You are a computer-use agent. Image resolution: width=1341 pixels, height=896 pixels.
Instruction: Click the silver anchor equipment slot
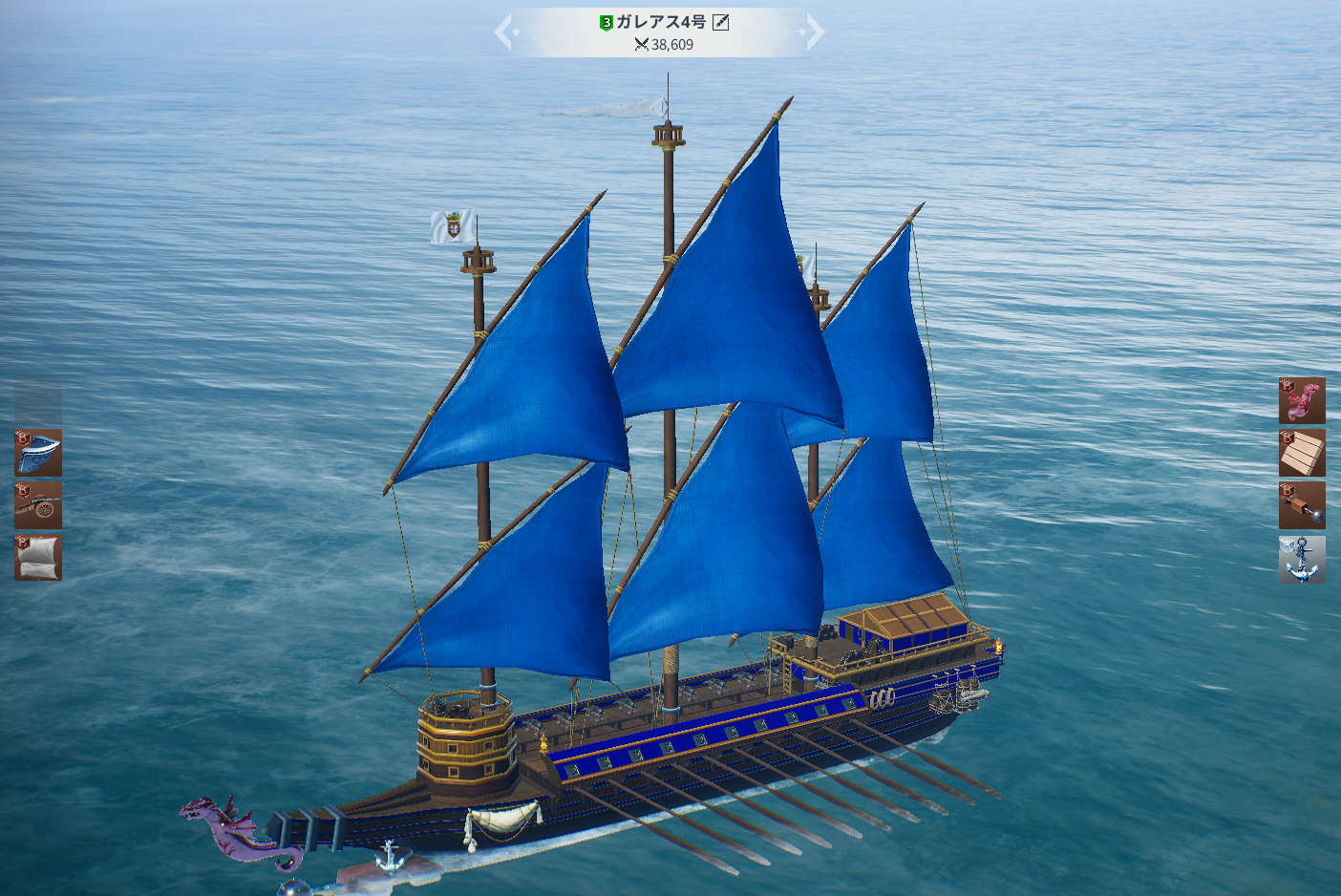(1302, 559)
